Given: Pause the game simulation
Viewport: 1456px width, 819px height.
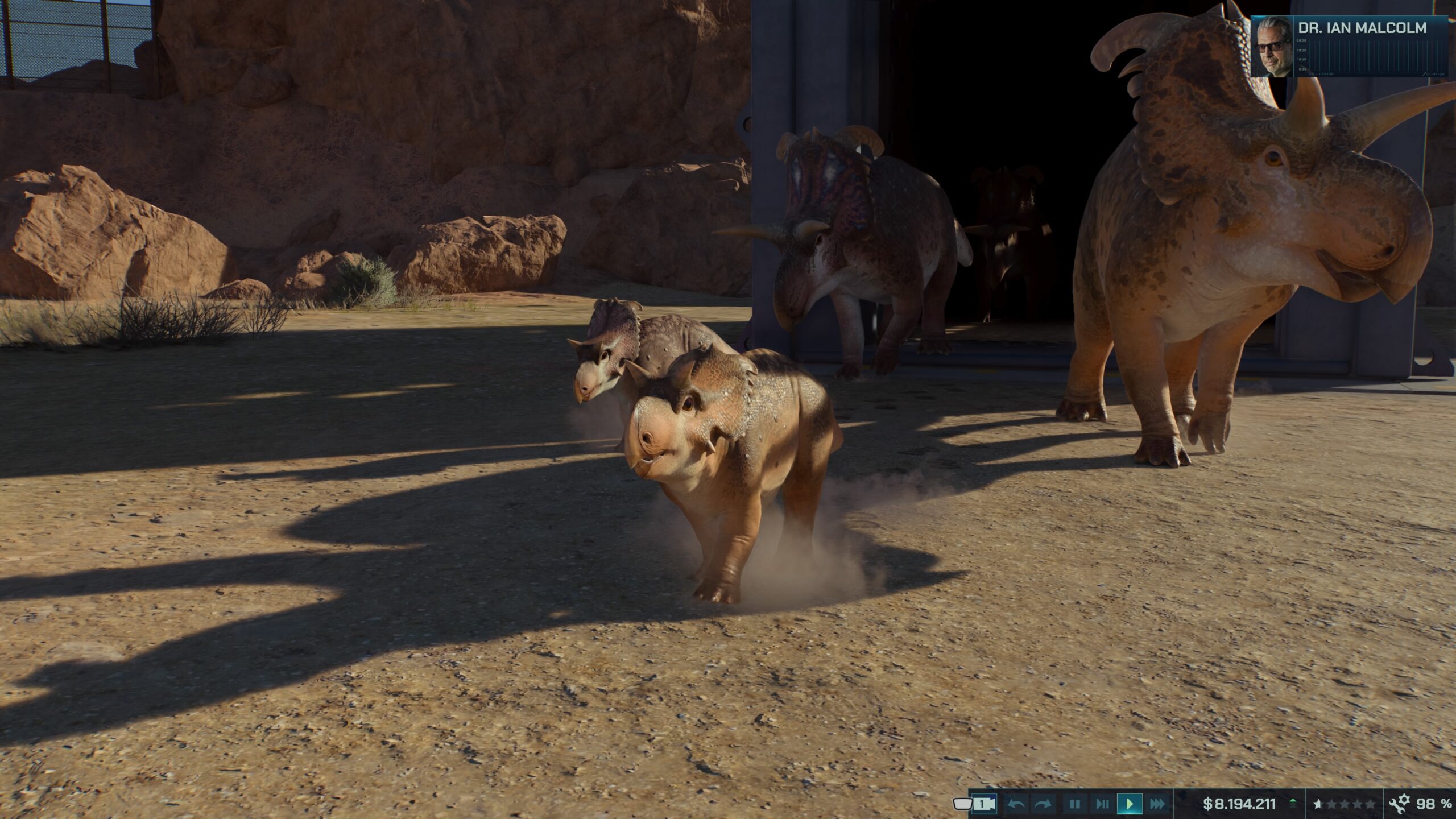Looking at the screenshot, I should (x=1074, y=804).
